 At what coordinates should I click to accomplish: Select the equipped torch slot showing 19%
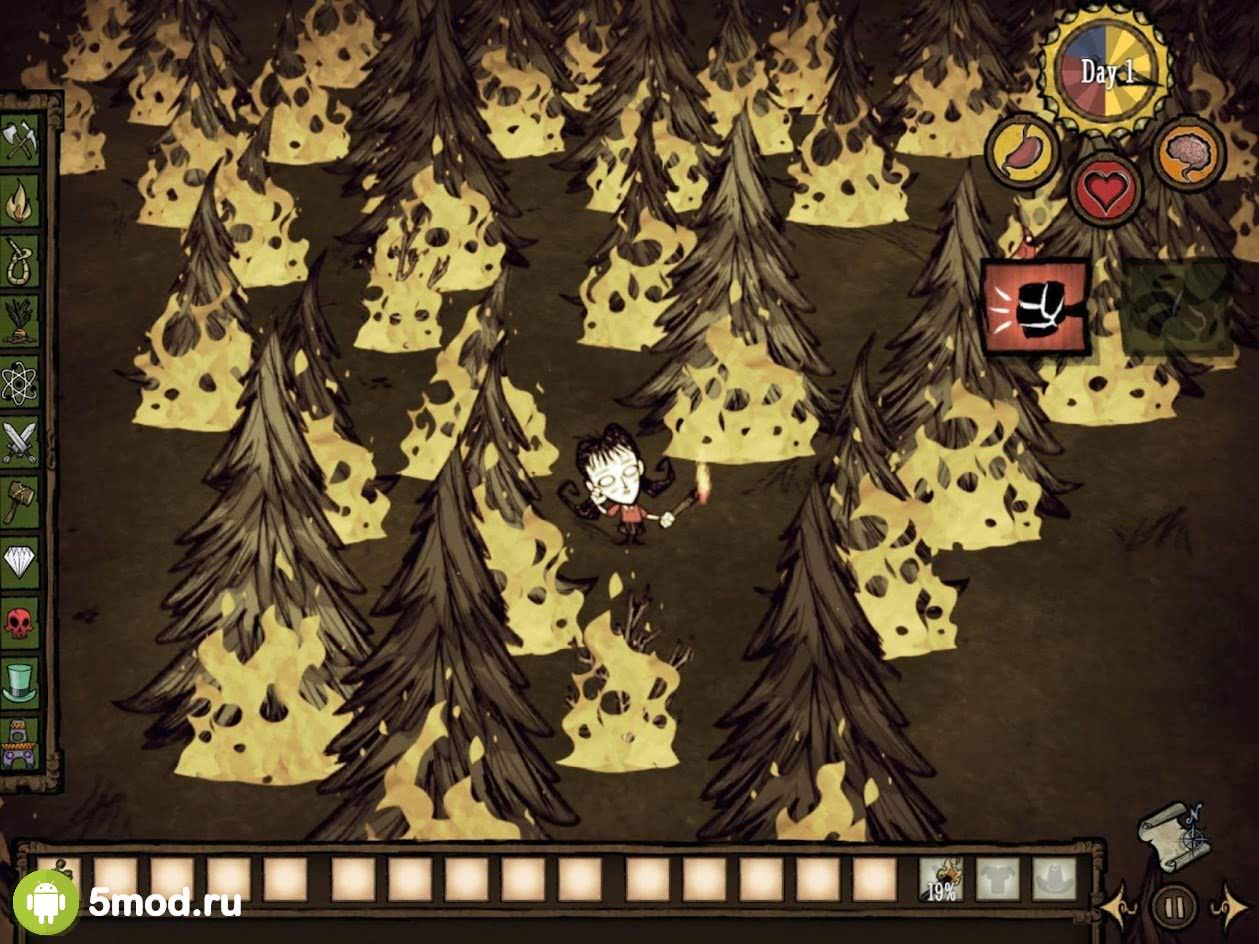point(941,879)
